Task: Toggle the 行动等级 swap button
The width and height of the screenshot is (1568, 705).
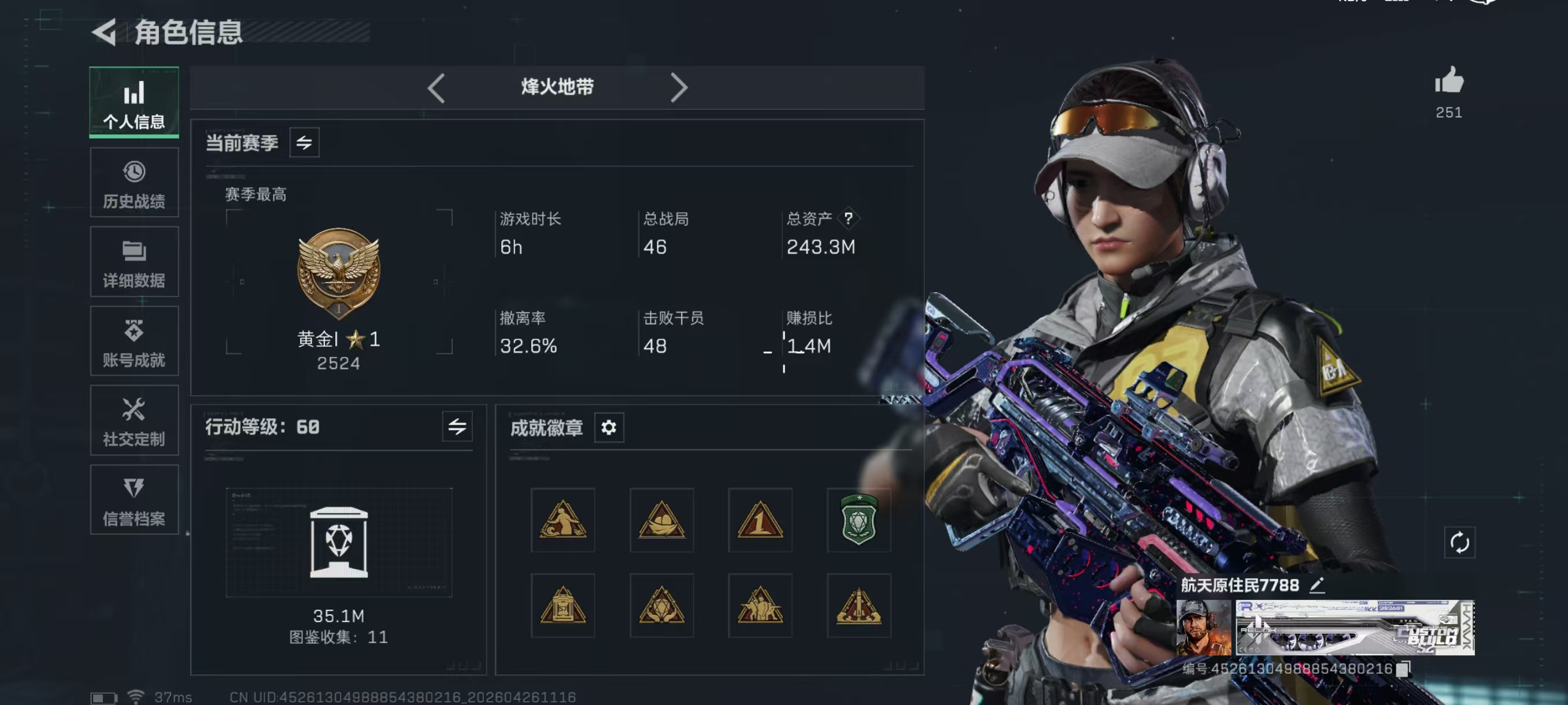Action: click(457, 427)
